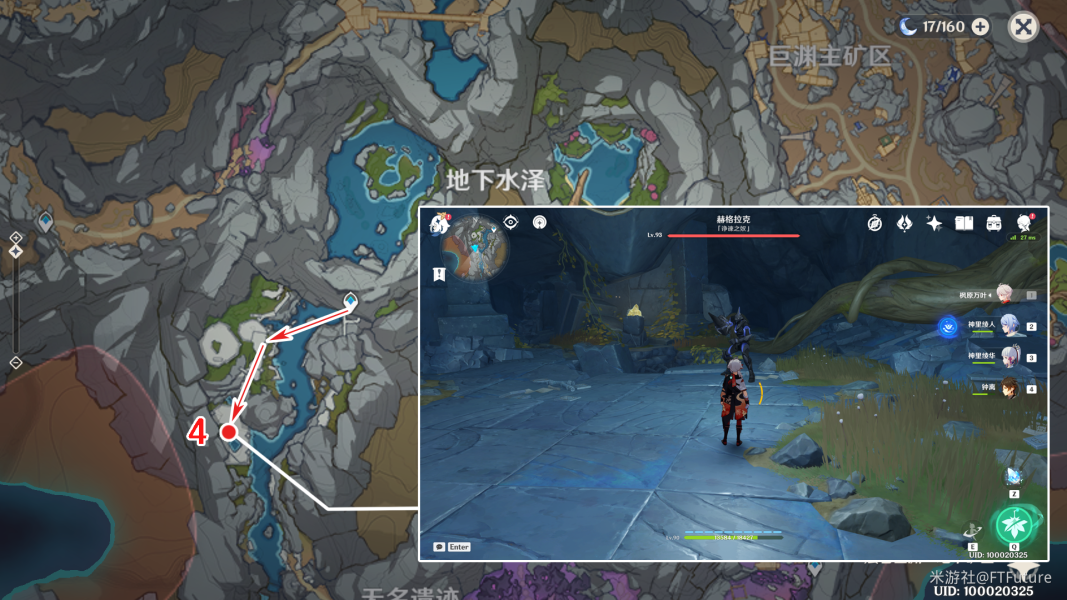This screenshot has width=1067, height=600.
Task: Select the teleport waypoint at the arrow start
Action: pos(350,301)
